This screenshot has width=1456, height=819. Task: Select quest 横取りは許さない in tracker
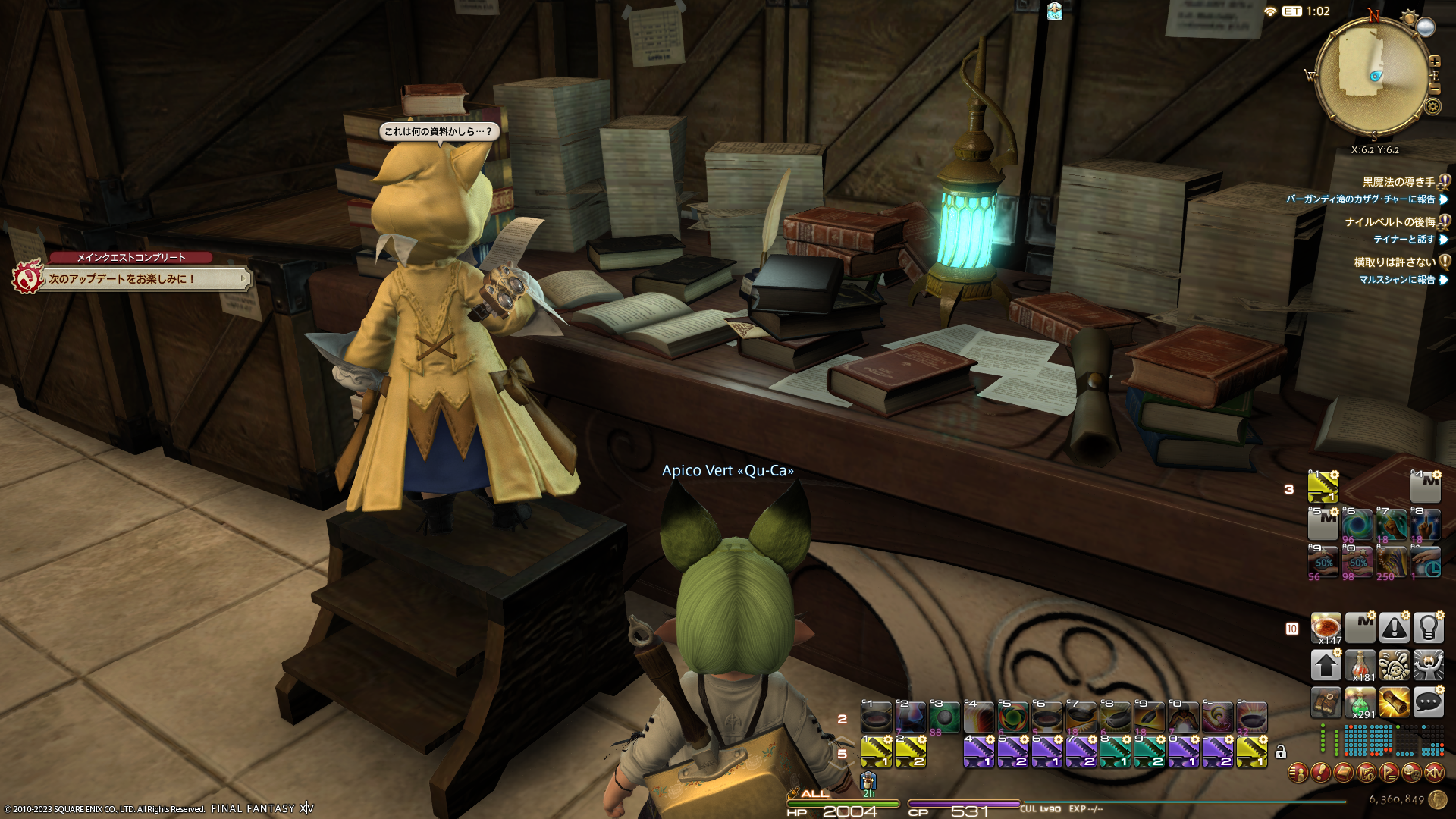1394,262
